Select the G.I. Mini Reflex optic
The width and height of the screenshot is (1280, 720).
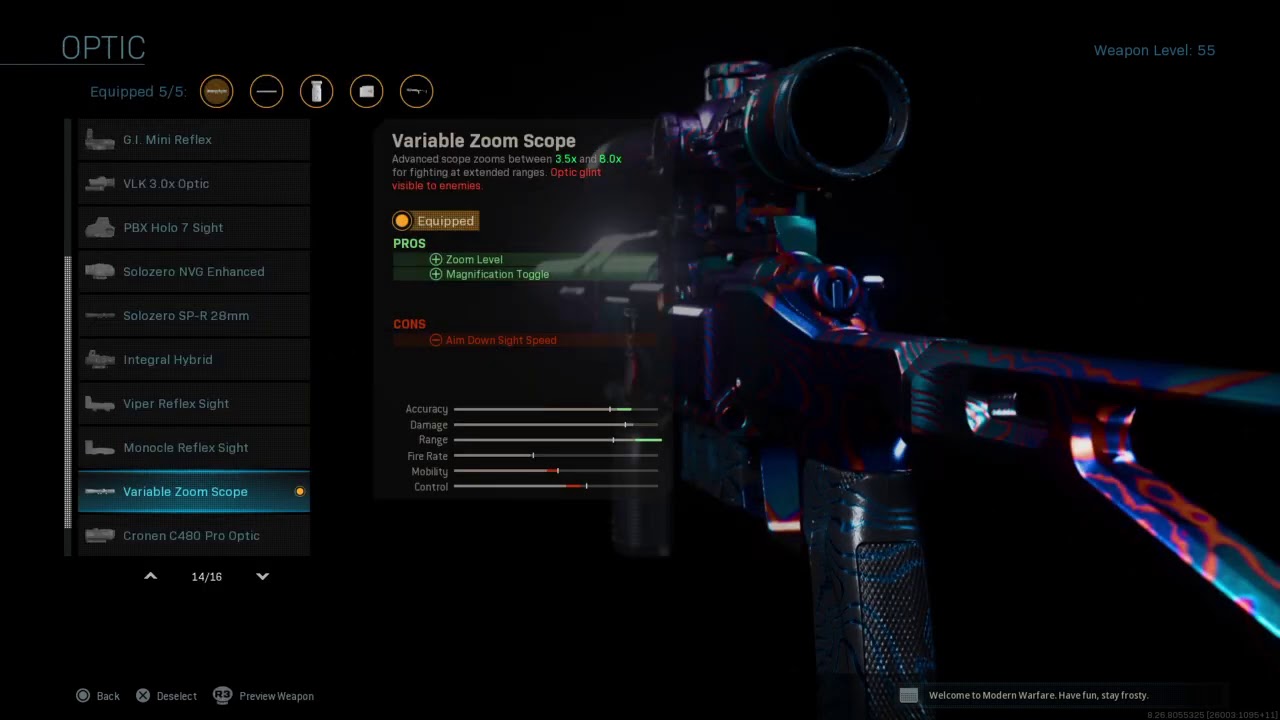(x=194, y=140)
